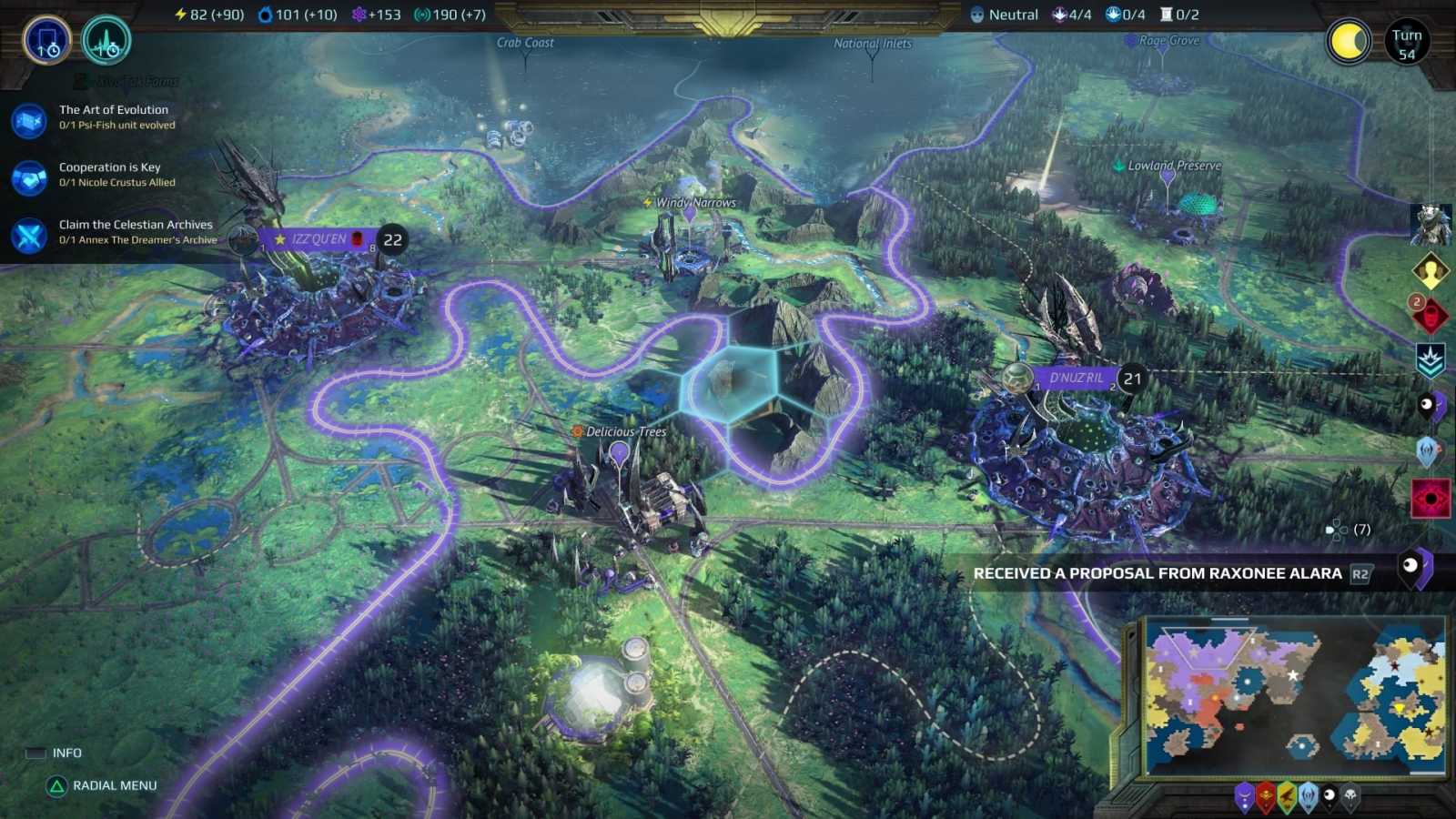Click the Neutral mood face icon
Viewport: 1456px width, 819px height.
tap(976, 14)
